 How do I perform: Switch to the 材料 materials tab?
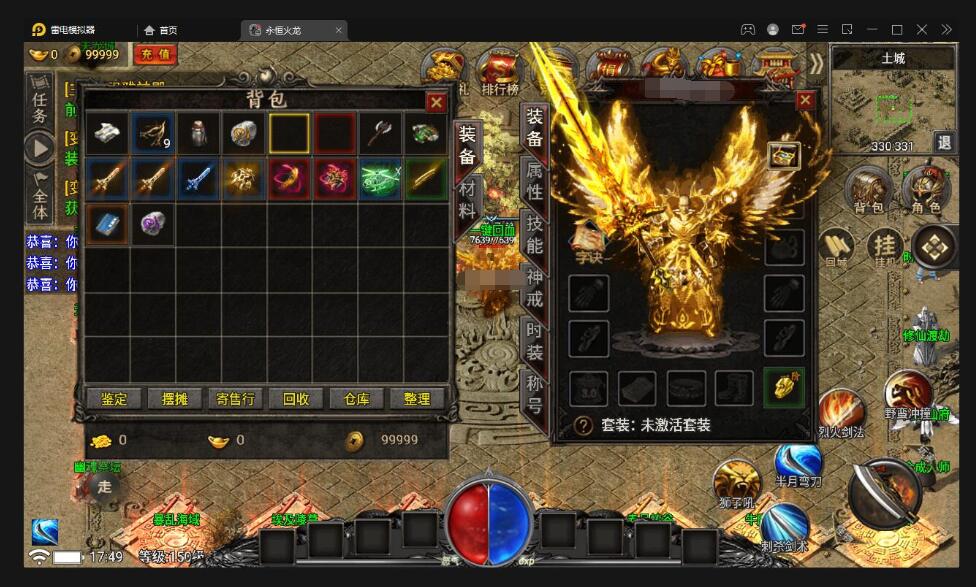(x=467, y=200)
